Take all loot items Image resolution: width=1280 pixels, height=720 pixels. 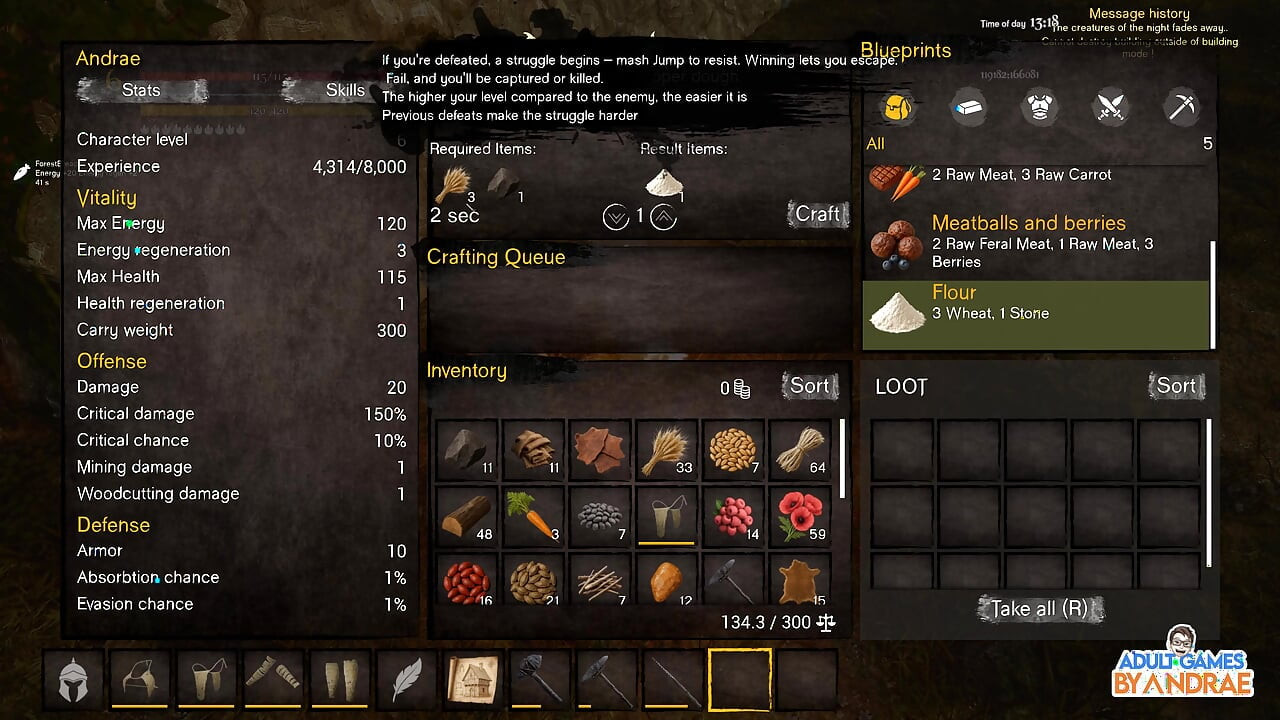(1040, 608)
